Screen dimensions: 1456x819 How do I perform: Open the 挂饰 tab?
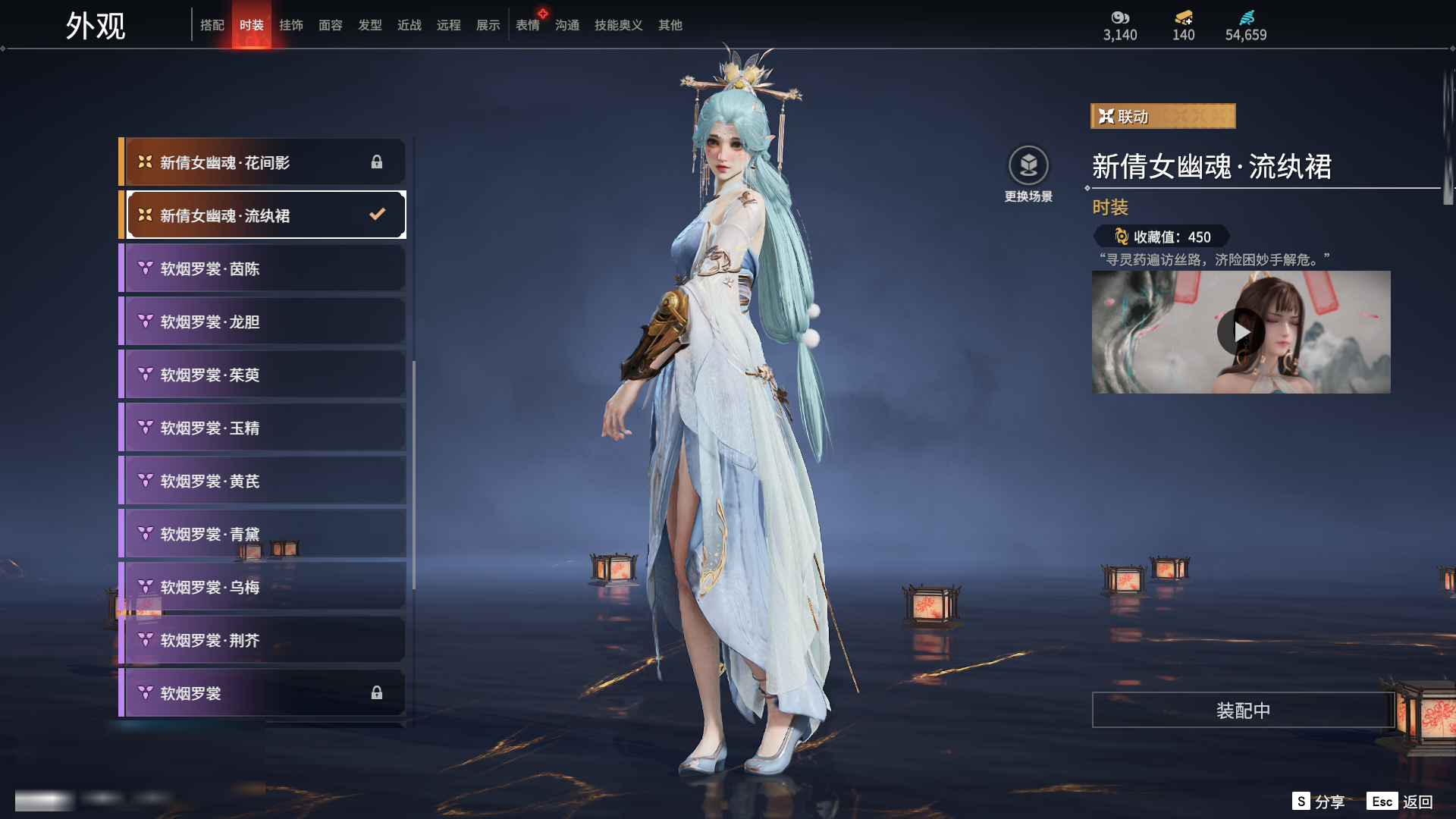coord(291,25)
